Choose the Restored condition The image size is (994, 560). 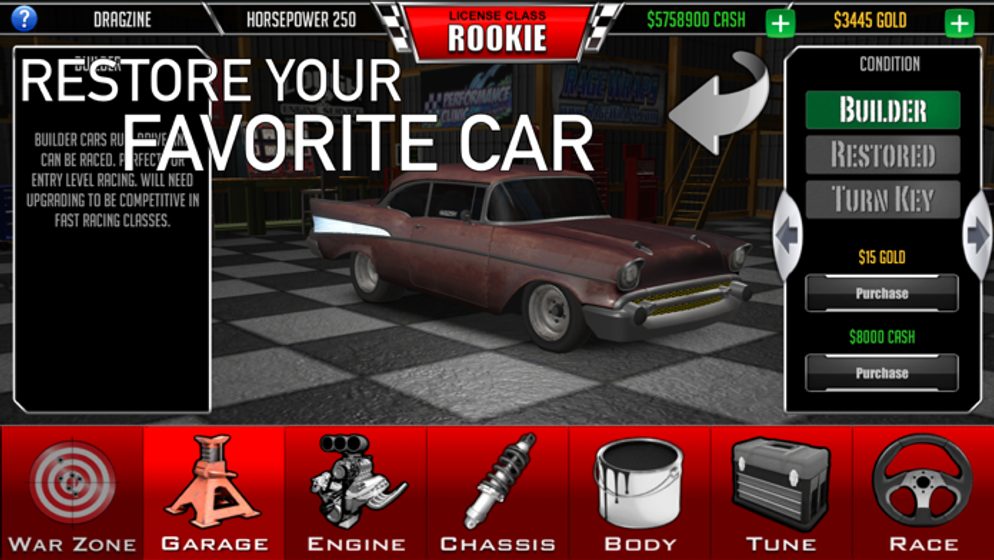[882, 155]
